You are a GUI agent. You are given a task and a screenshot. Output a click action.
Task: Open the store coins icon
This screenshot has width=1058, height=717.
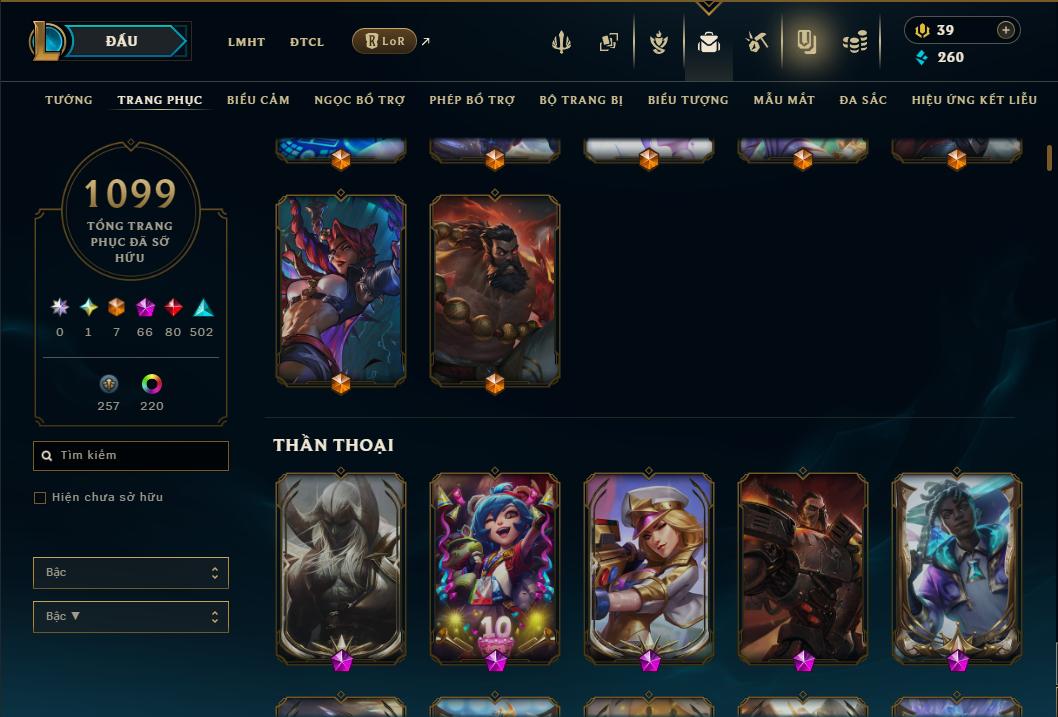coord(854,42)
